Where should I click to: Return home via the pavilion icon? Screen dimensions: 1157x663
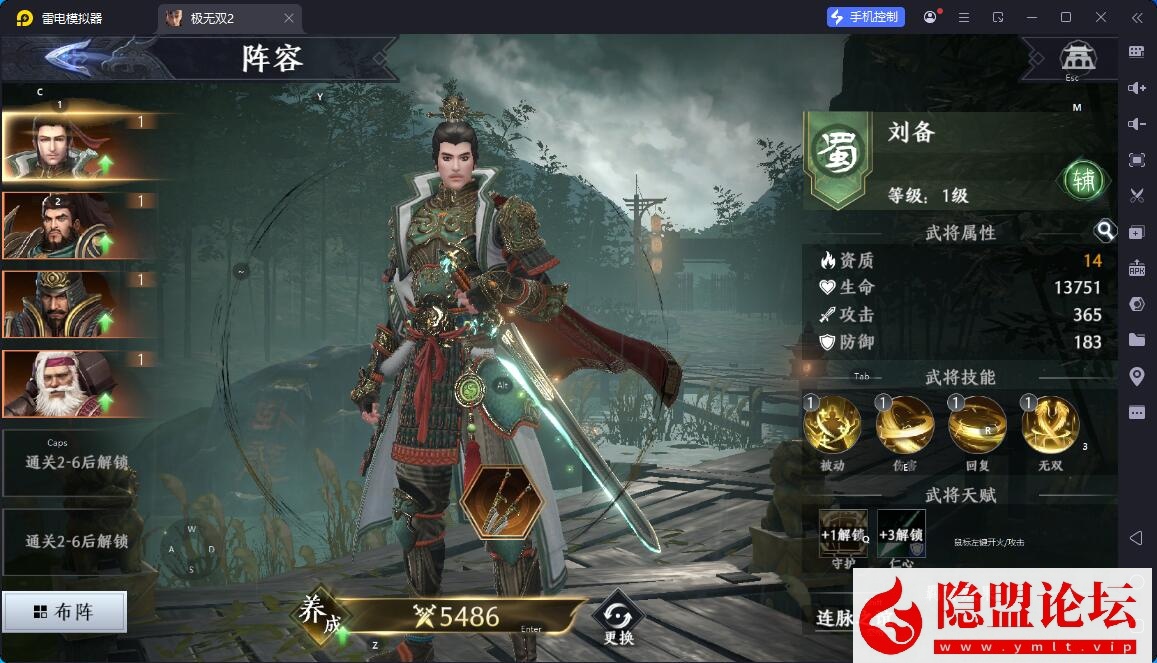(1078, 56)
